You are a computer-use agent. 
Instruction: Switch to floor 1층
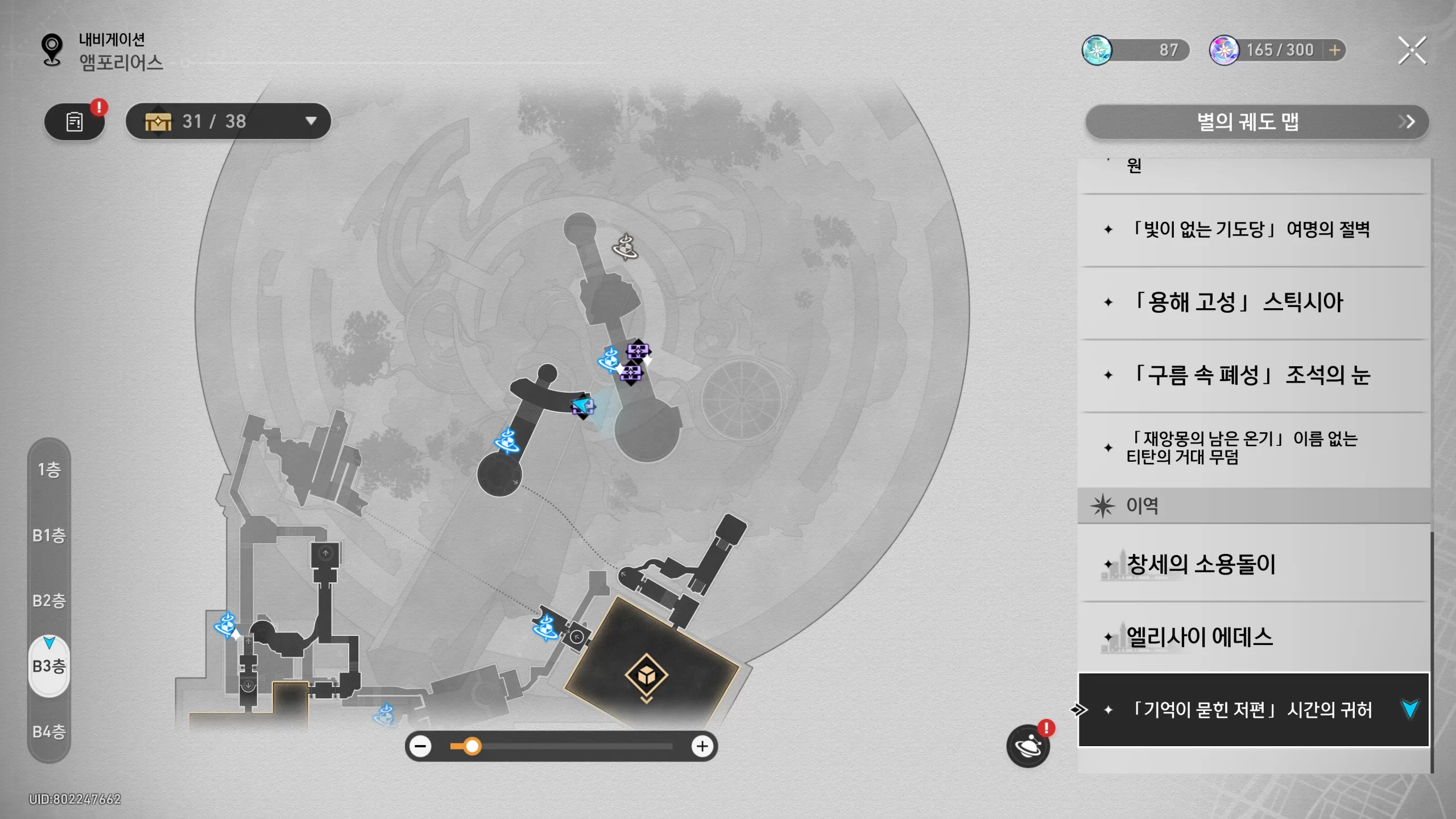(x=49, y=469)
